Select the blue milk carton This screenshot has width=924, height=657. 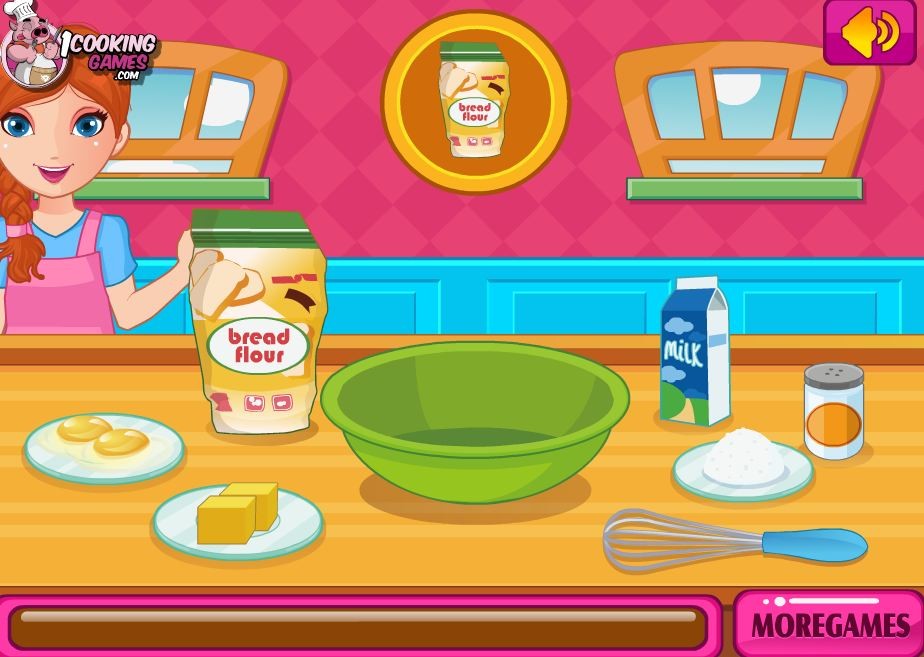[x=694, y=352]
